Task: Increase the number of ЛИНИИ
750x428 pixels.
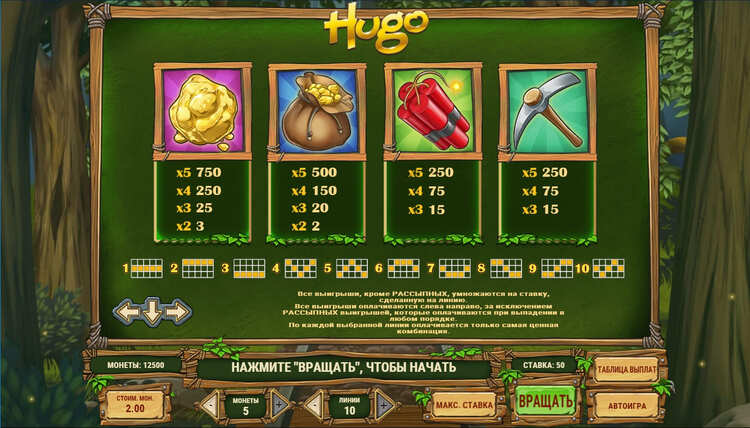Action: 384,405
